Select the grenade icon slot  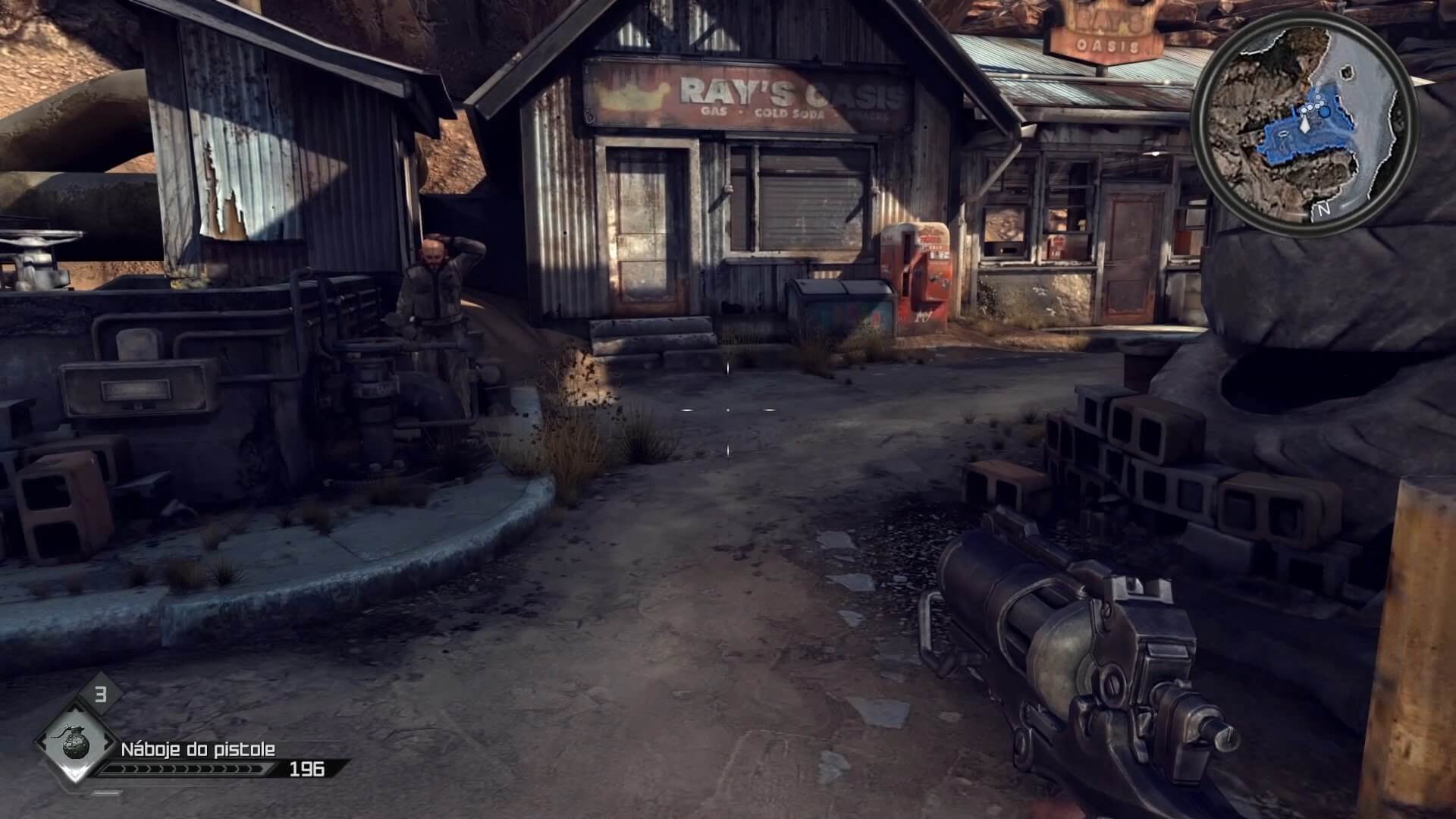pyautogui.click(x=74, y=744)
